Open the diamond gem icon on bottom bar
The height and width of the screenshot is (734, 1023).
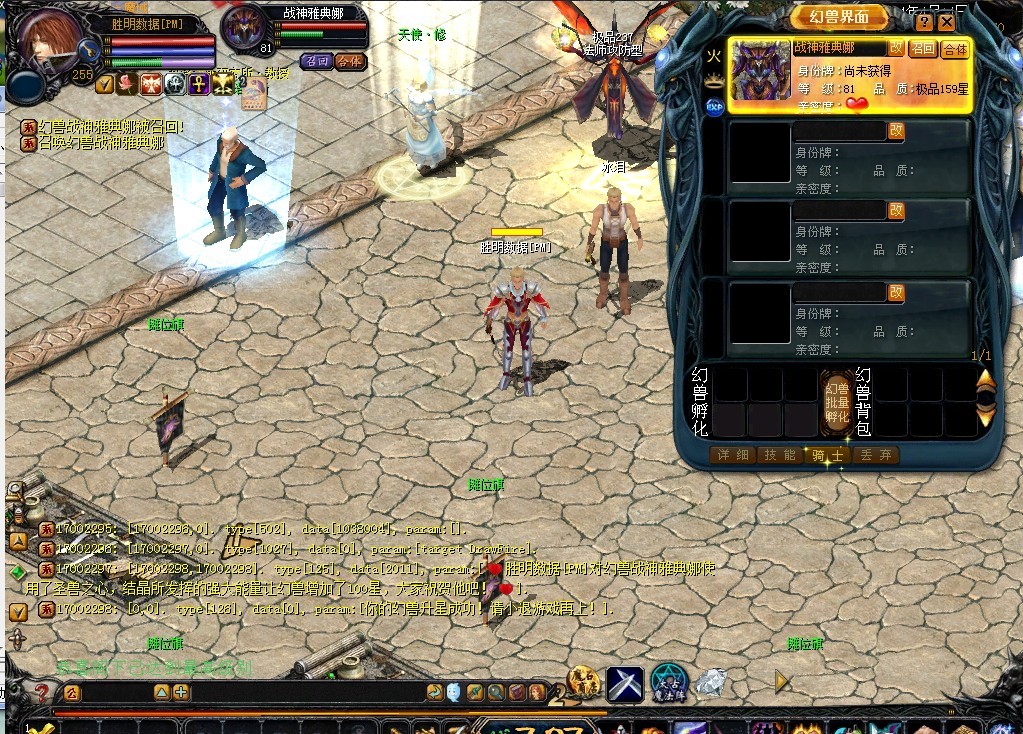[710, 682]
